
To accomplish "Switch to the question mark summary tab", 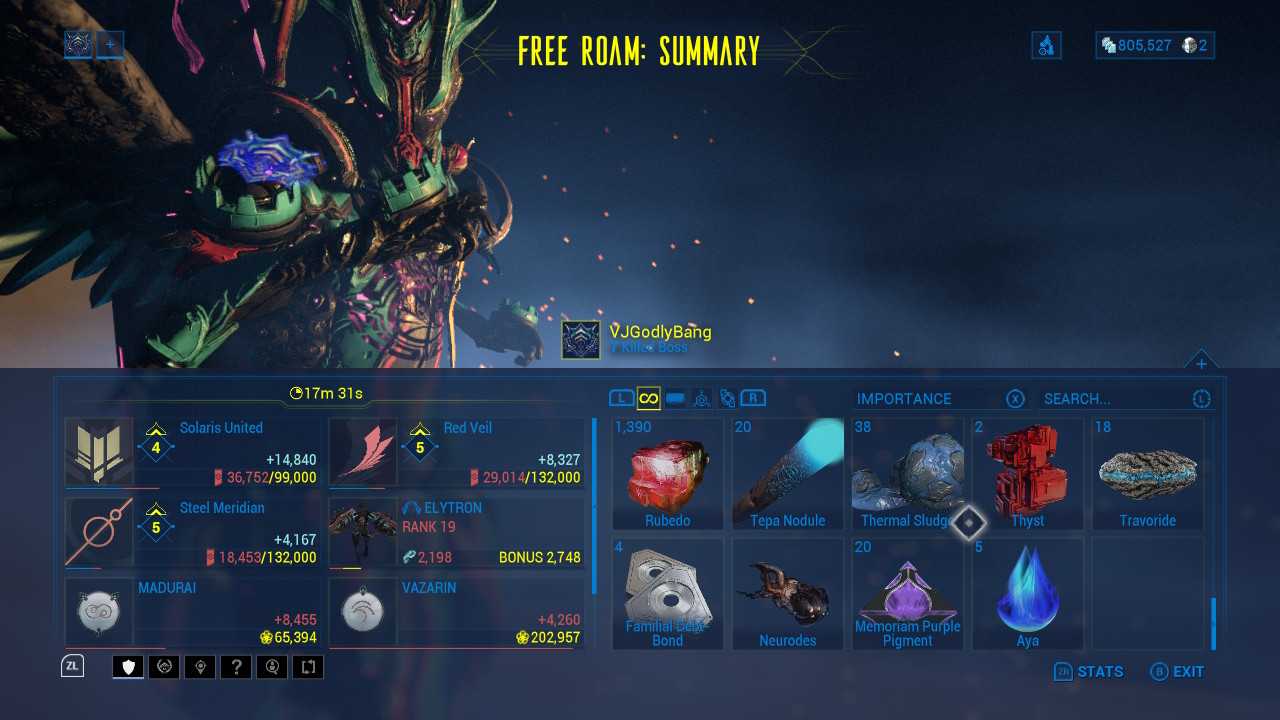I will pyautogui.click(x=236, y=667).
